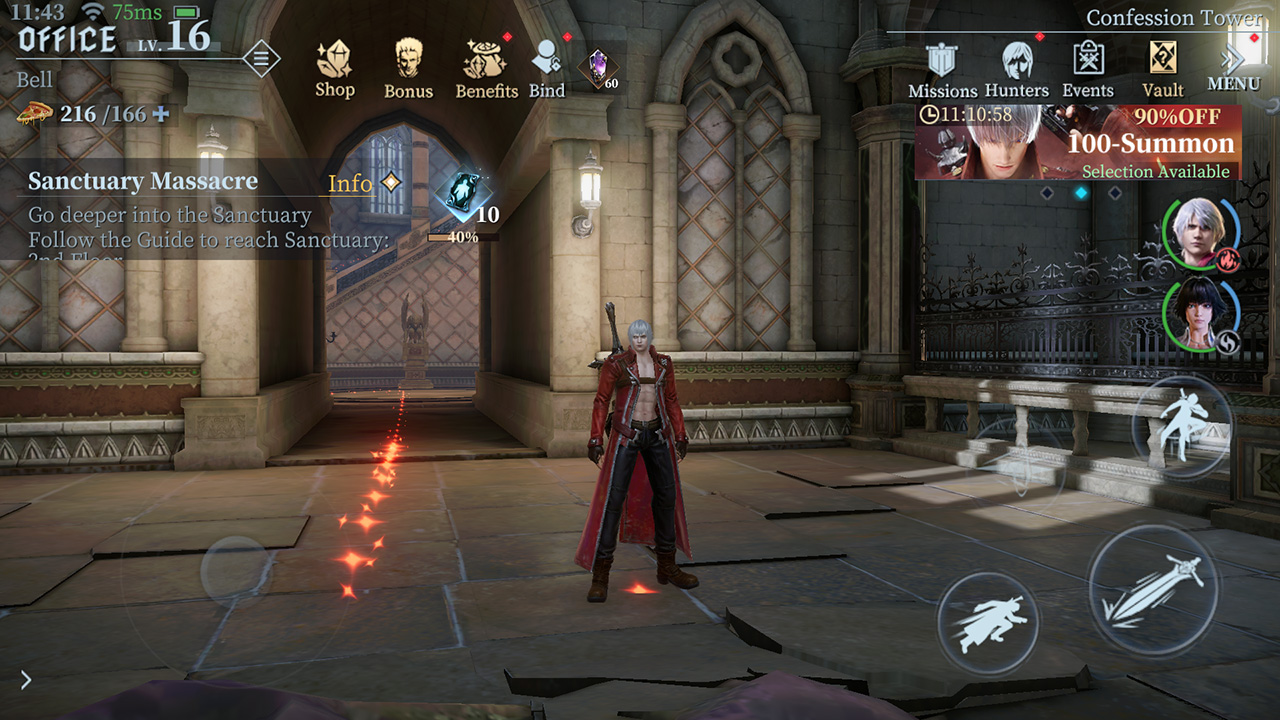Open Info for Sanctuary Massacre quest

349,182
